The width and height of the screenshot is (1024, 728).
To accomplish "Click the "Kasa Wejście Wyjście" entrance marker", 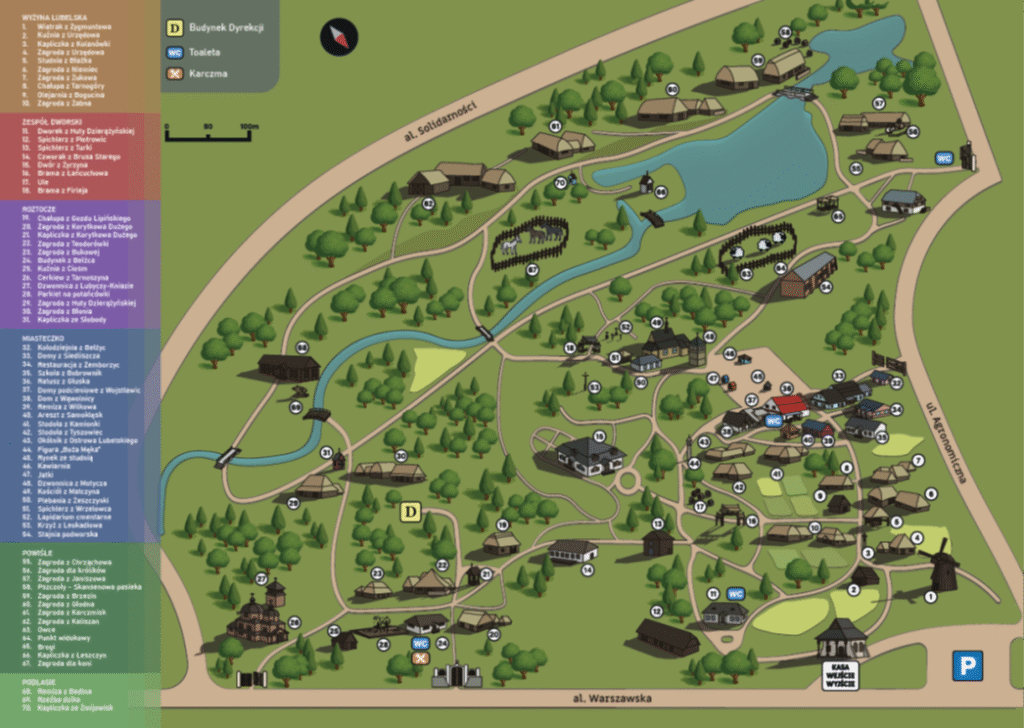I will click(x=842, y=671).
